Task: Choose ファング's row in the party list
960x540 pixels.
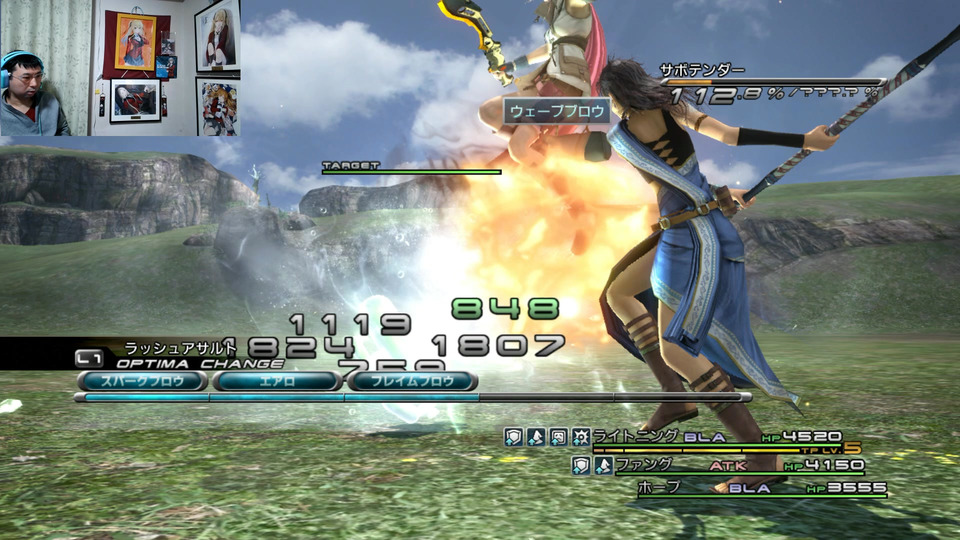Action: pos(643,465)
